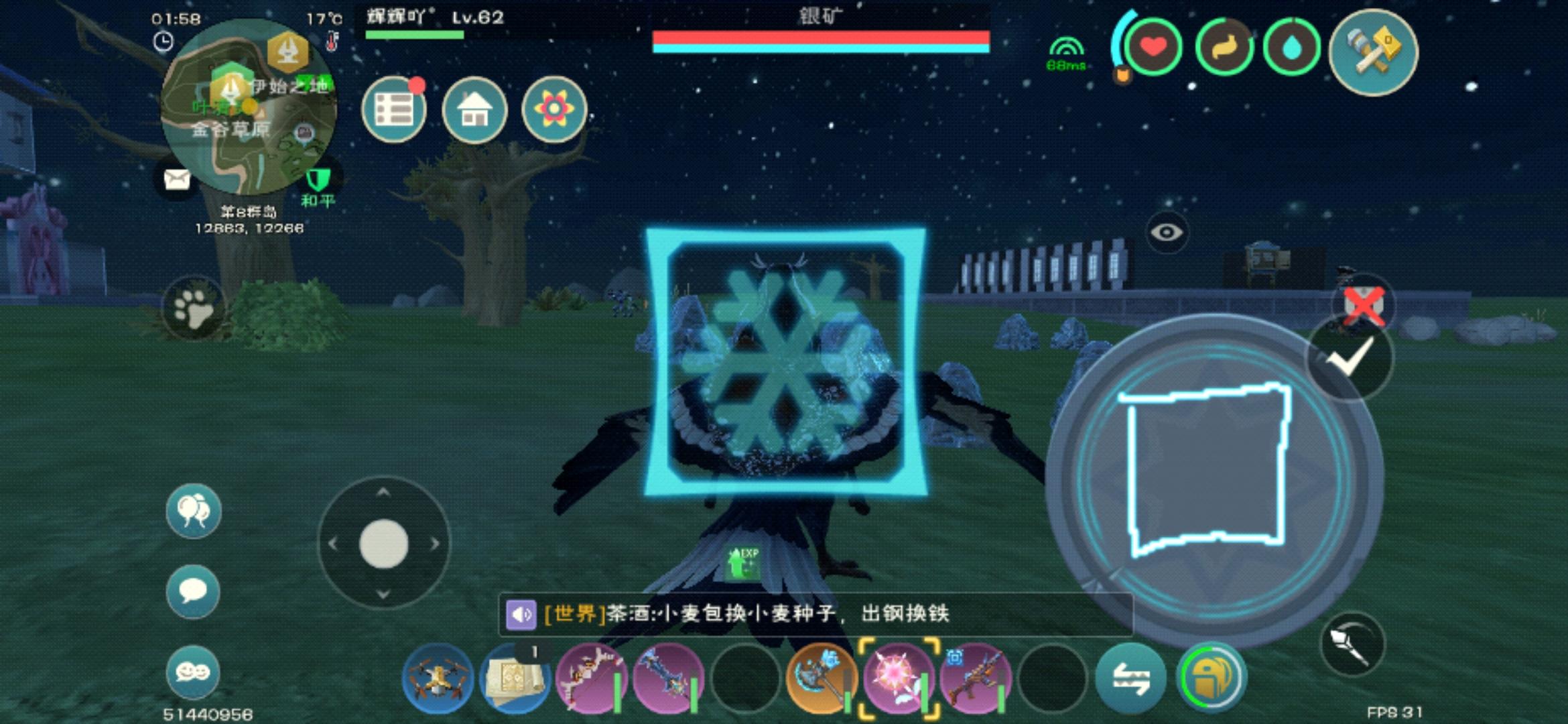The width and height of the screenshot is (1568, 724).
Task: Toggle the green shield peace mode
Action: [x=318, y=180]
